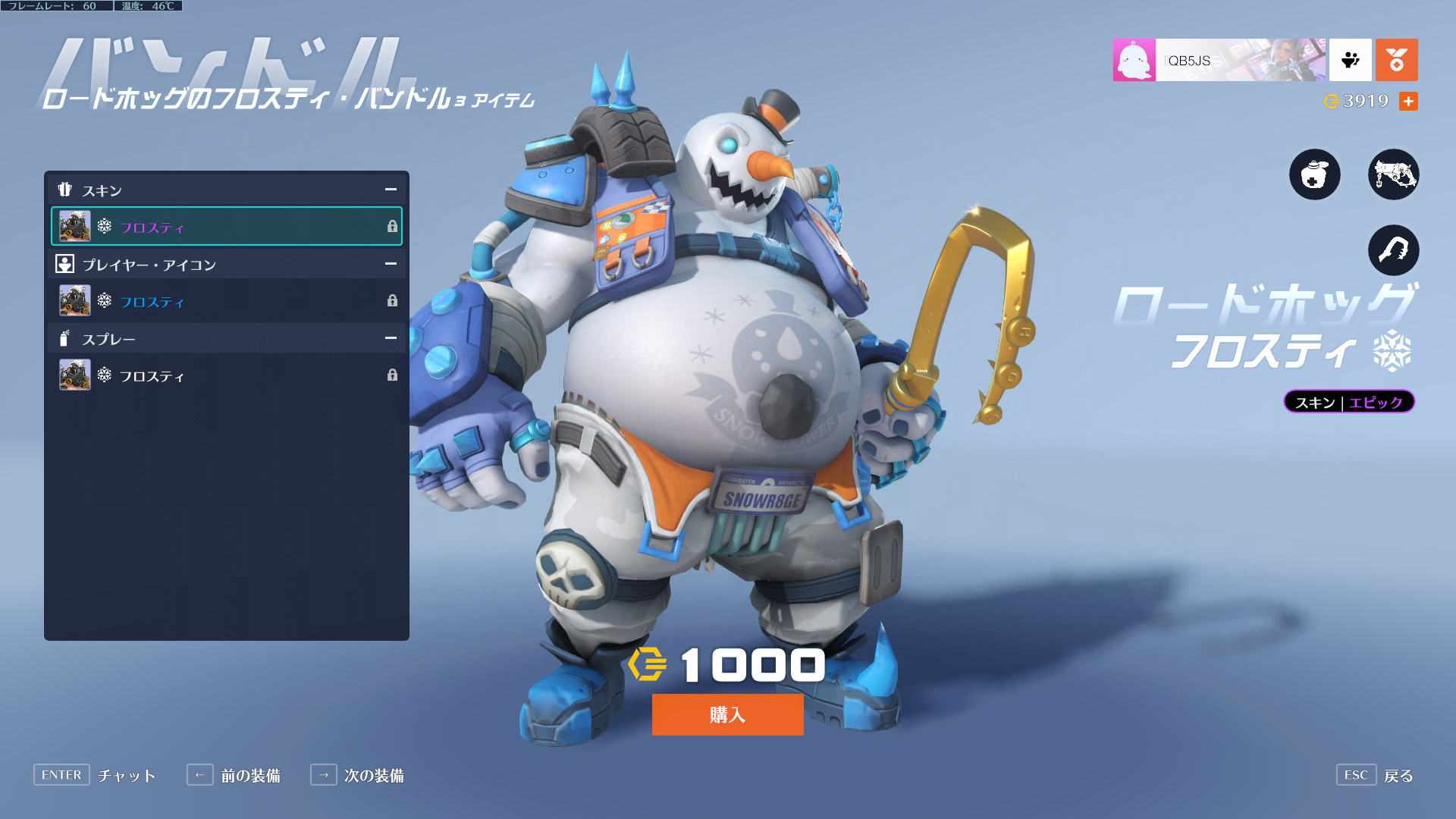This screenshot has height=819, width=1456.
Task: Add coins with the orange plus button
Action: pos(1408,101)
